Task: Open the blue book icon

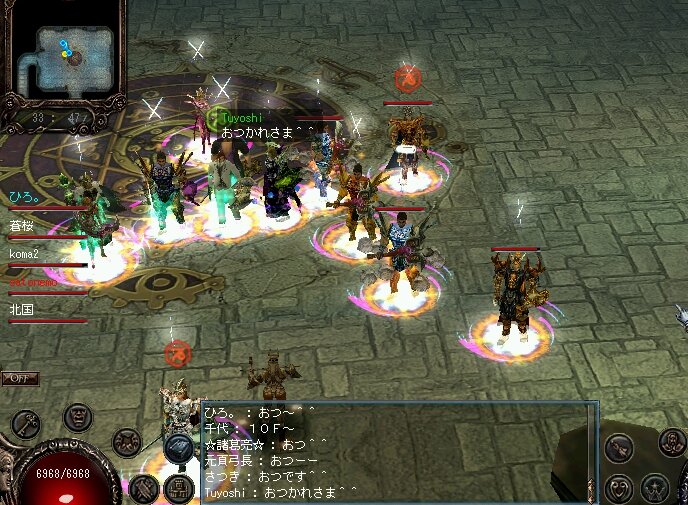Action: tap(179, 449)
